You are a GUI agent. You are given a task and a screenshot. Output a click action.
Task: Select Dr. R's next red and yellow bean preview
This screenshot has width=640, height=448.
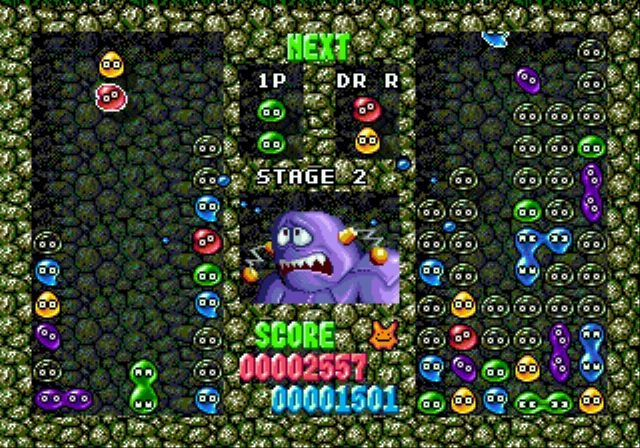click(x=367, y=124)
